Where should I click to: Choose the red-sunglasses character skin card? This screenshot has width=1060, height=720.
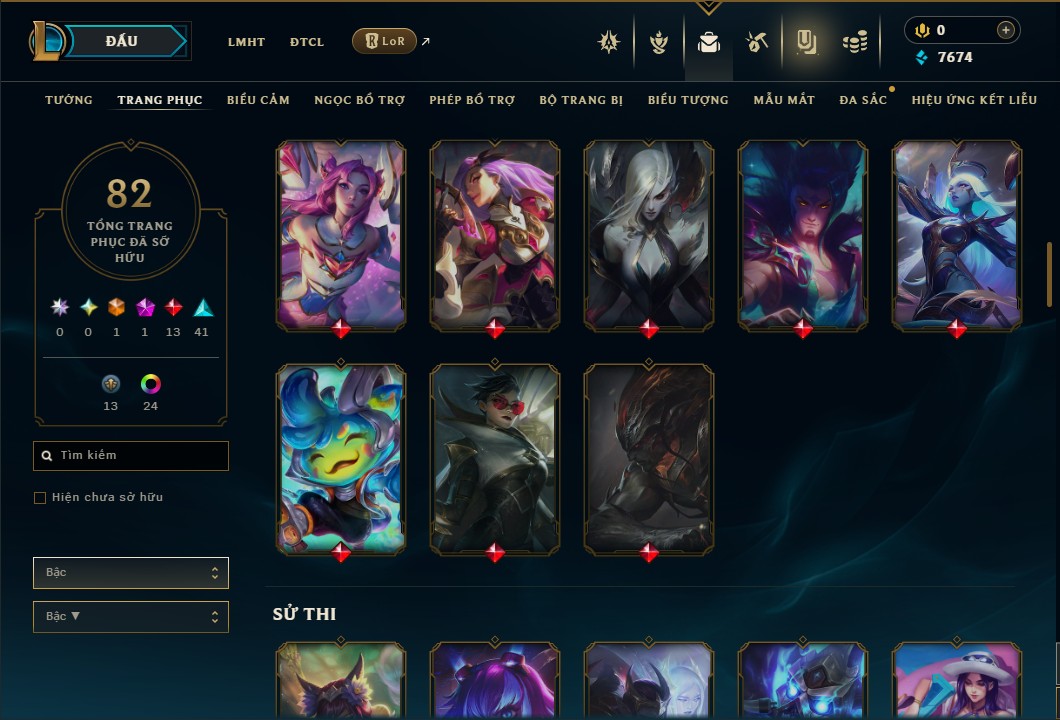[x=495, y=458]
